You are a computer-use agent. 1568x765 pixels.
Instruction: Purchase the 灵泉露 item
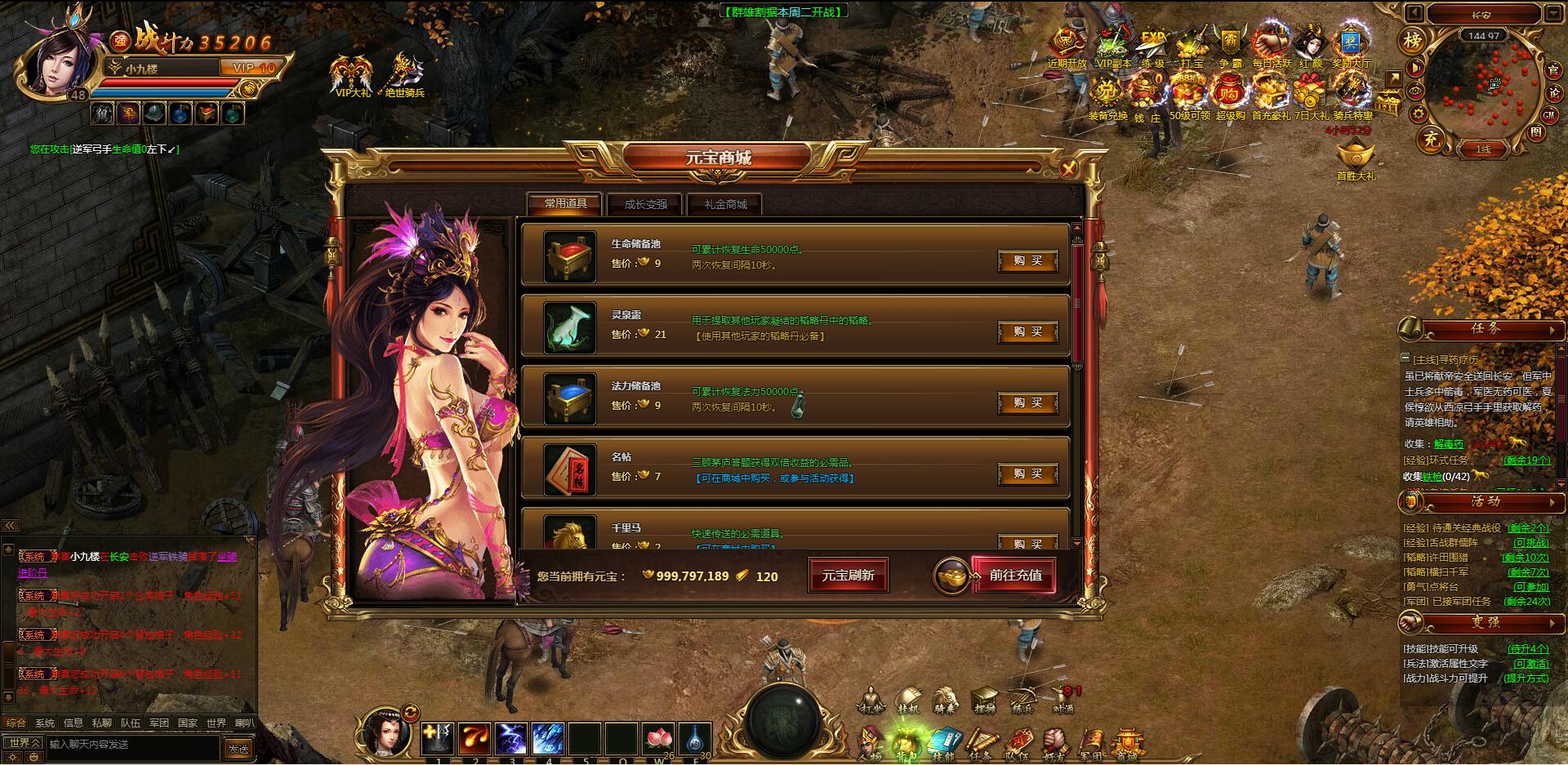(x=1027, y=332)
